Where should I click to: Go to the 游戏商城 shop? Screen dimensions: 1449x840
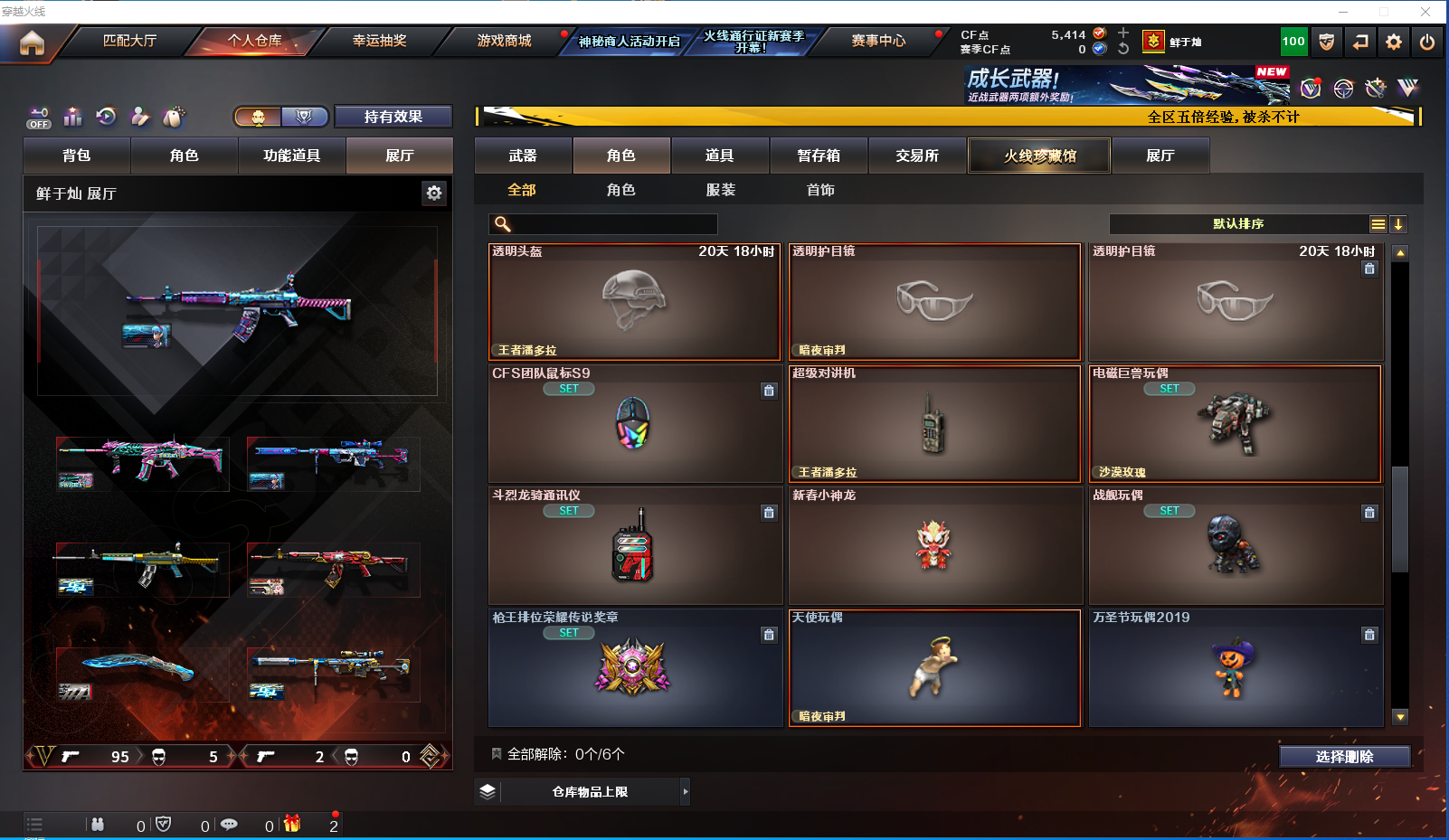coord(504,41)
